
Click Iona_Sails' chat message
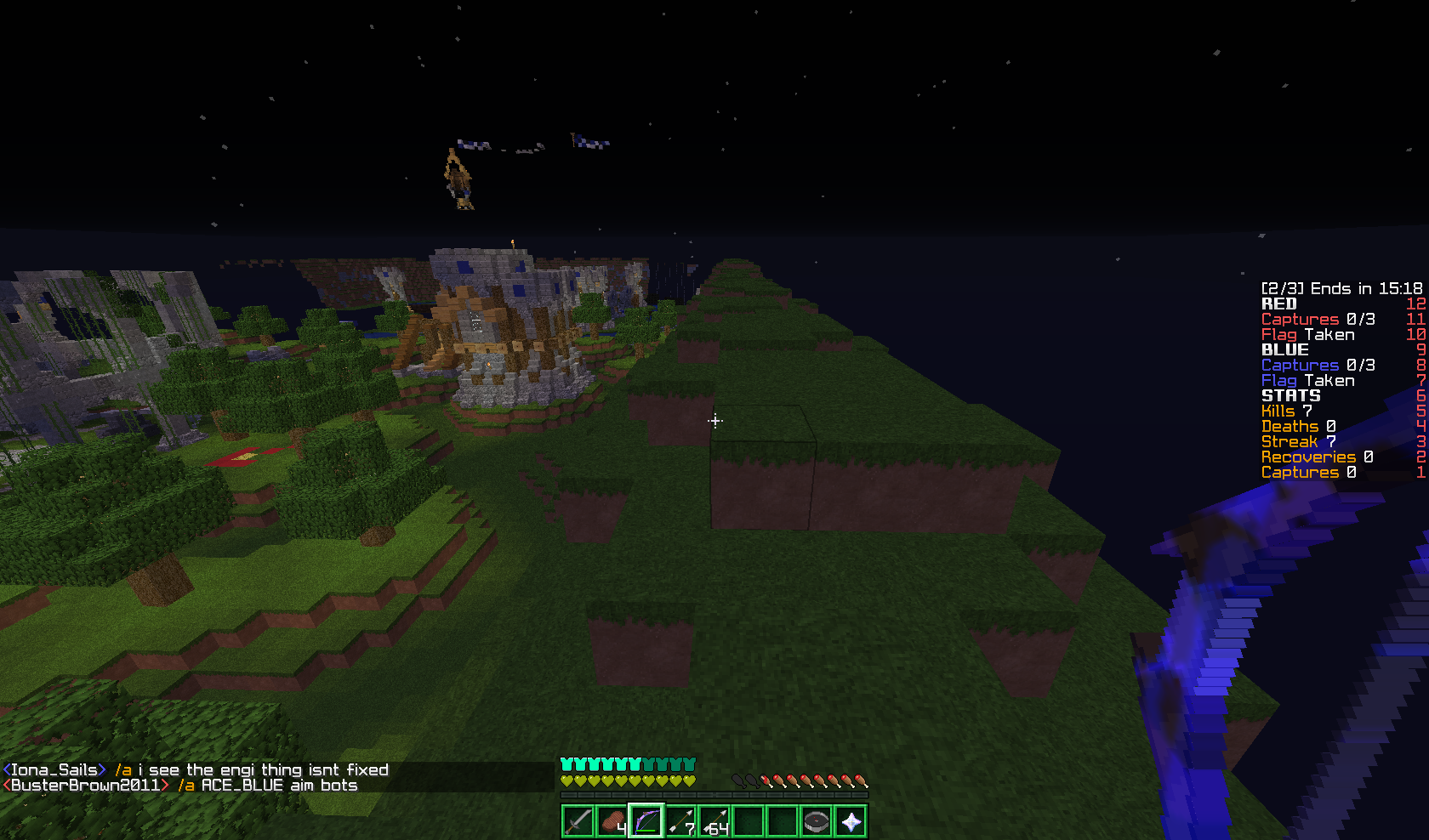click(196, 770)
